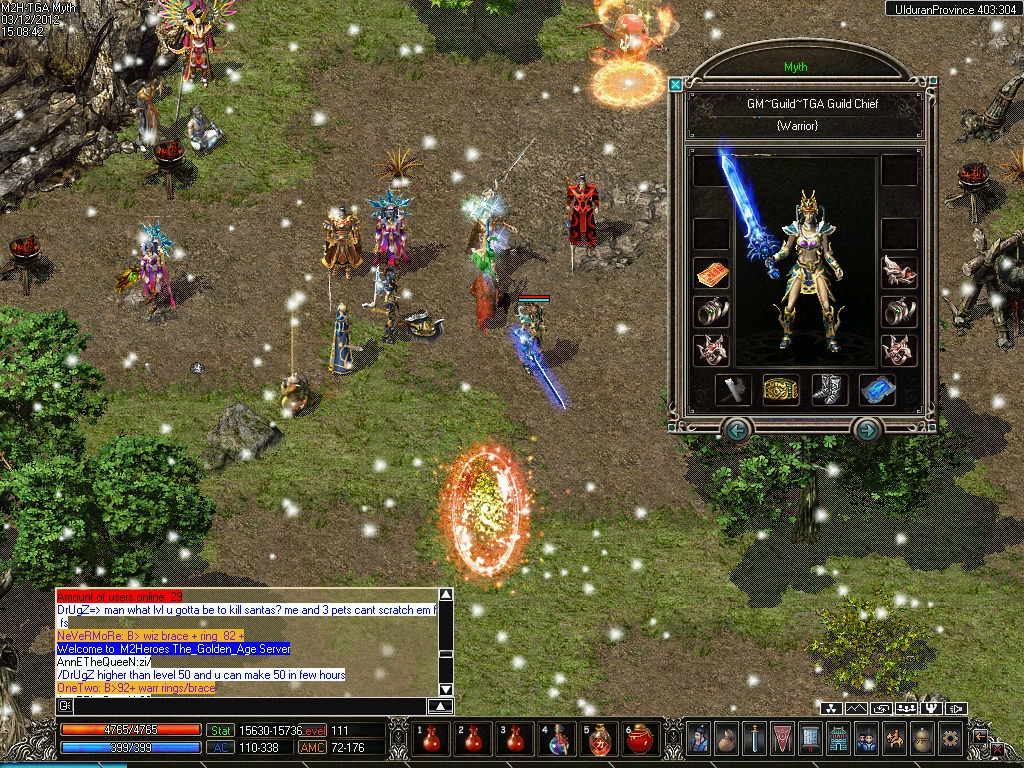Click the red X exit button

997,747
